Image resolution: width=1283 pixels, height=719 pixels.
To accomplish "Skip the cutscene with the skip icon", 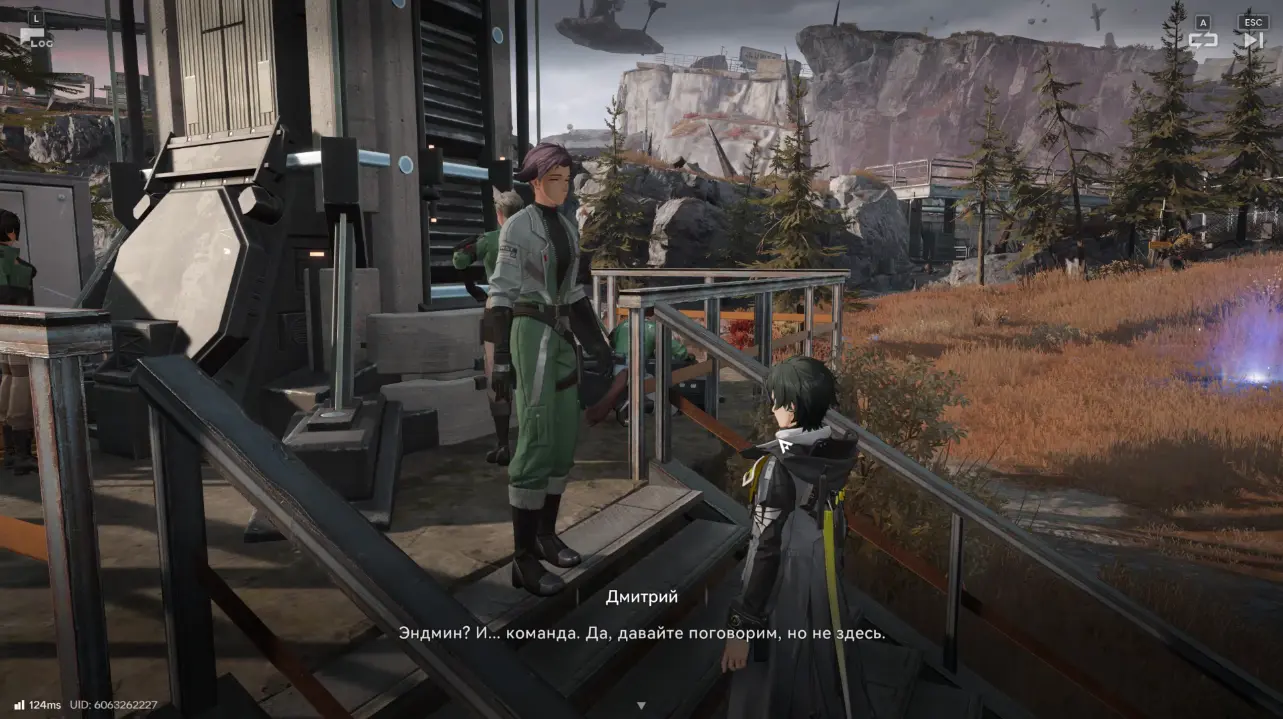I will 1252,40.
